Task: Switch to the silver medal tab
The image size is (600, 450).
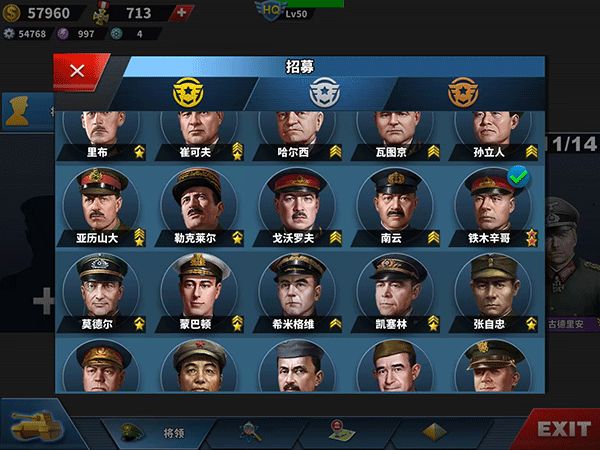Action: (321, 93)
